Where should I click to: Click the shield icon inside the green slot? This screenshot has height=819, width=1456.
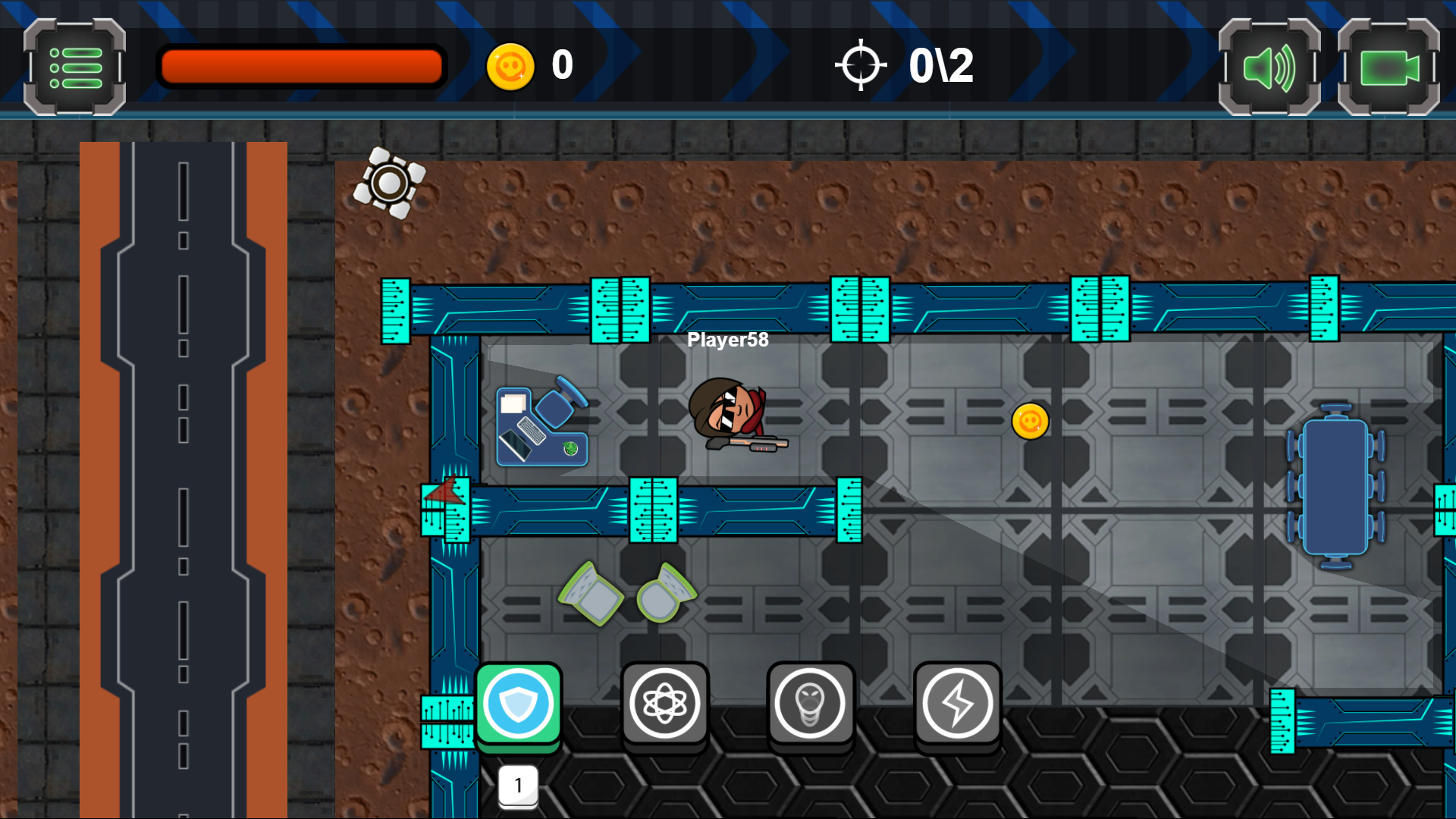[x=519, y=703]
